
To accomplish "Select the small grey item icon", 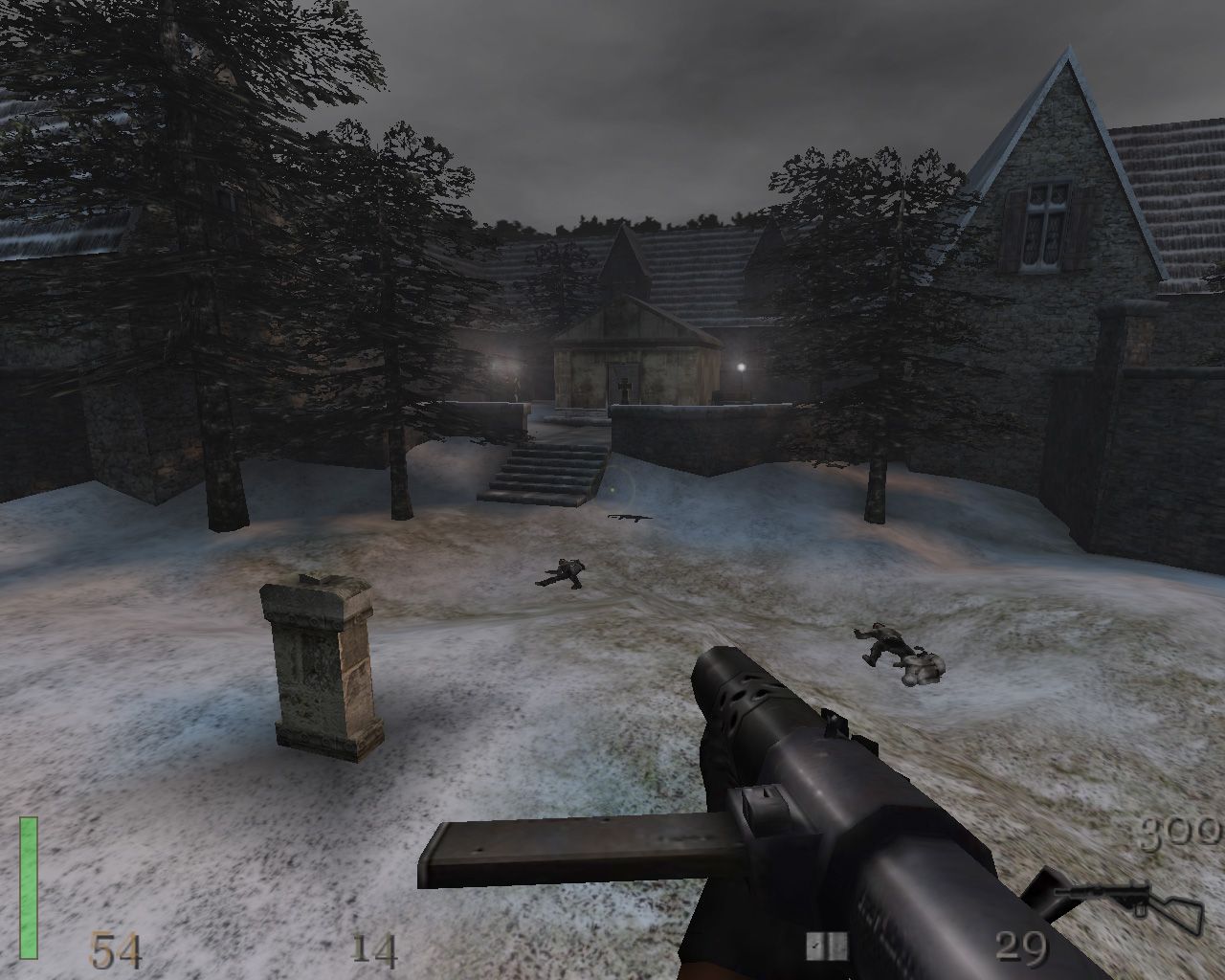I will (x=827, y=947).
